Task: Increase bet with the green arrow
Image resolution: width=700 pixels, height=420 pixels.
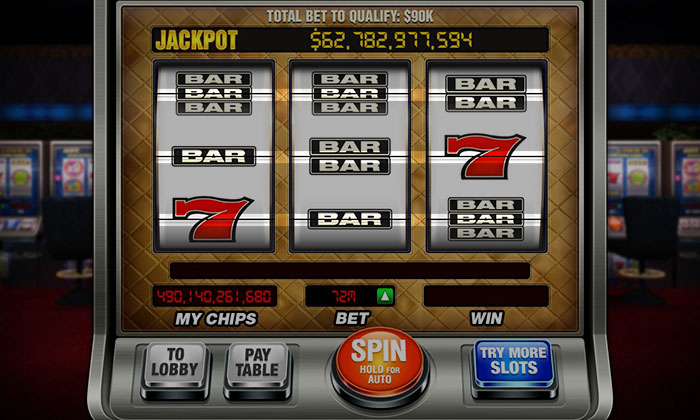Action: coord(384,296)
